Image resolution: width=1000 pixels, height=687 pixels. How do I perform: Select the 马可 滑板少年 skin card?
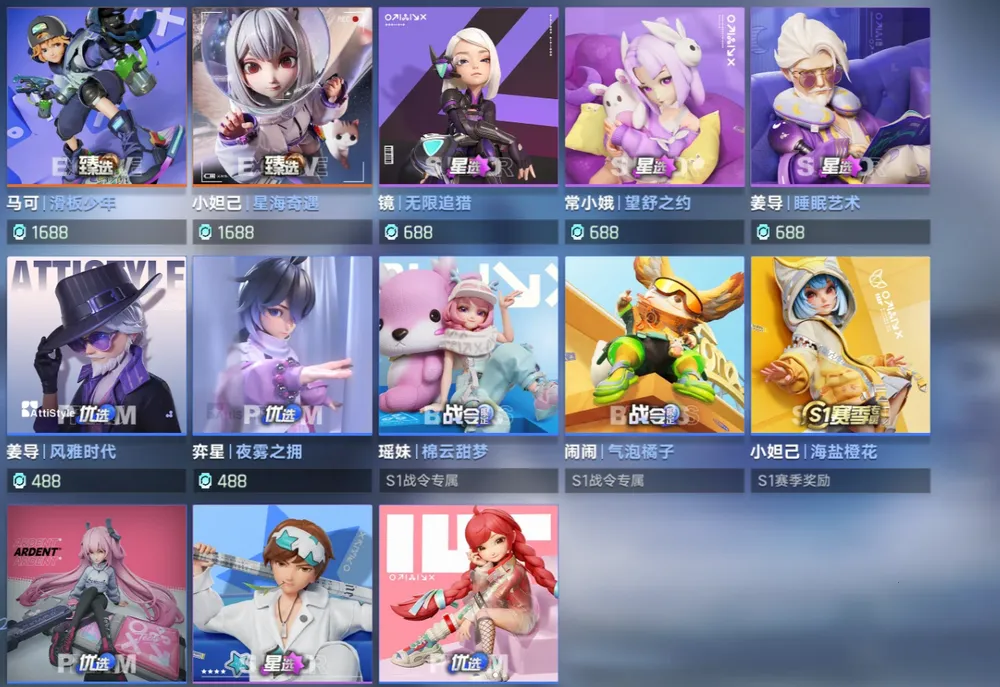click(x=96, y=97)
